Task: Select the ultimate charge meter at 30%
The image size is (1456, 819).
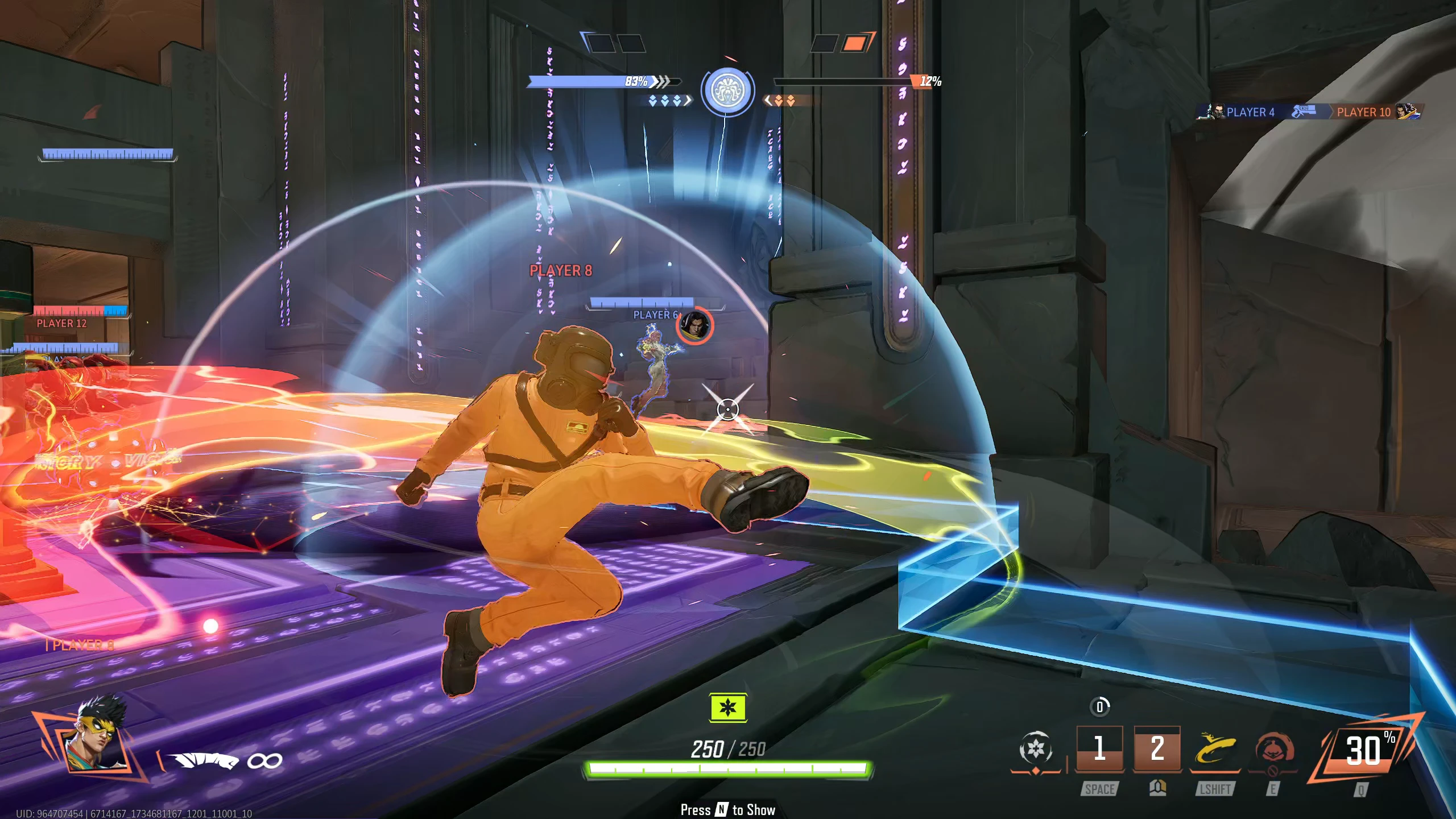Action: tap(1363, 750)
